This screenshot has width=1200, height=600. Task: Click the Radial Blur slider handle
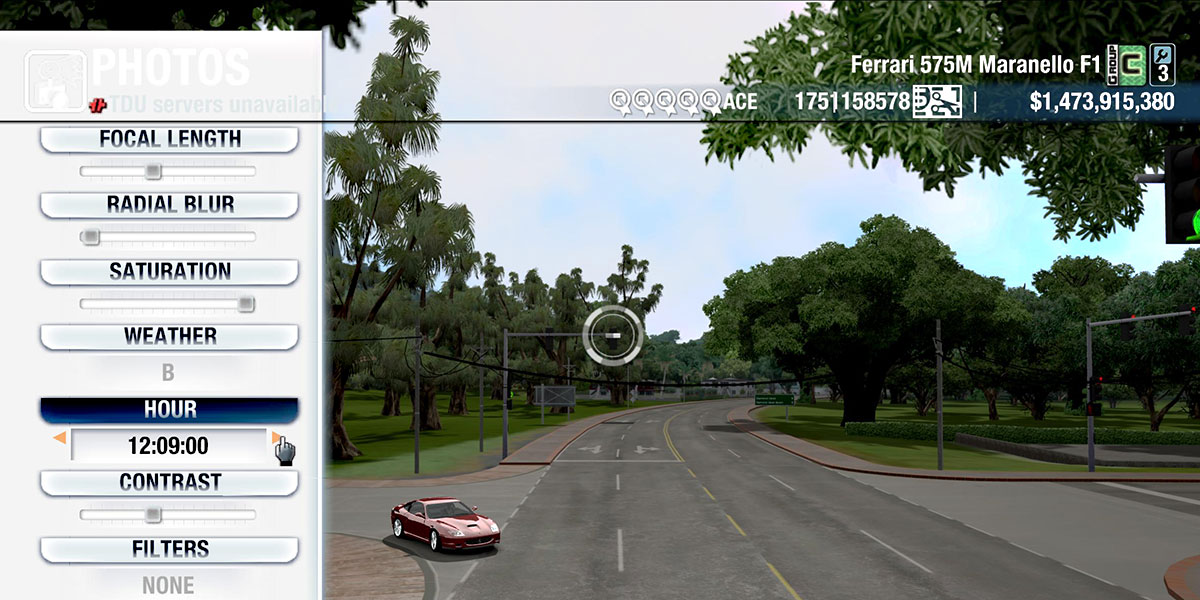click(x=90, y=237)
